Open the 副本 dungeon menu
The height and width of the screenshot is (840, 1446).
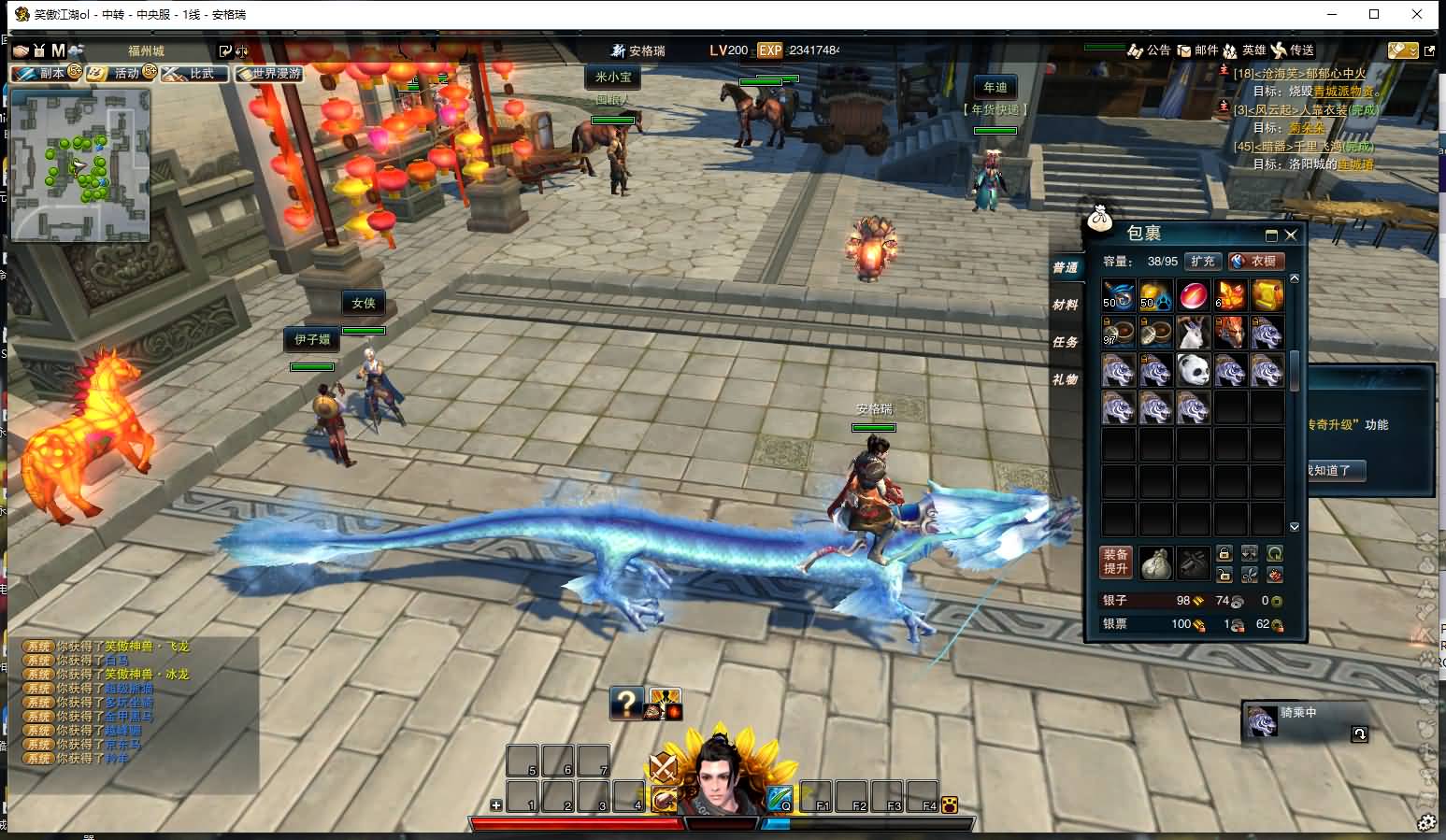(x=47, y=73)
